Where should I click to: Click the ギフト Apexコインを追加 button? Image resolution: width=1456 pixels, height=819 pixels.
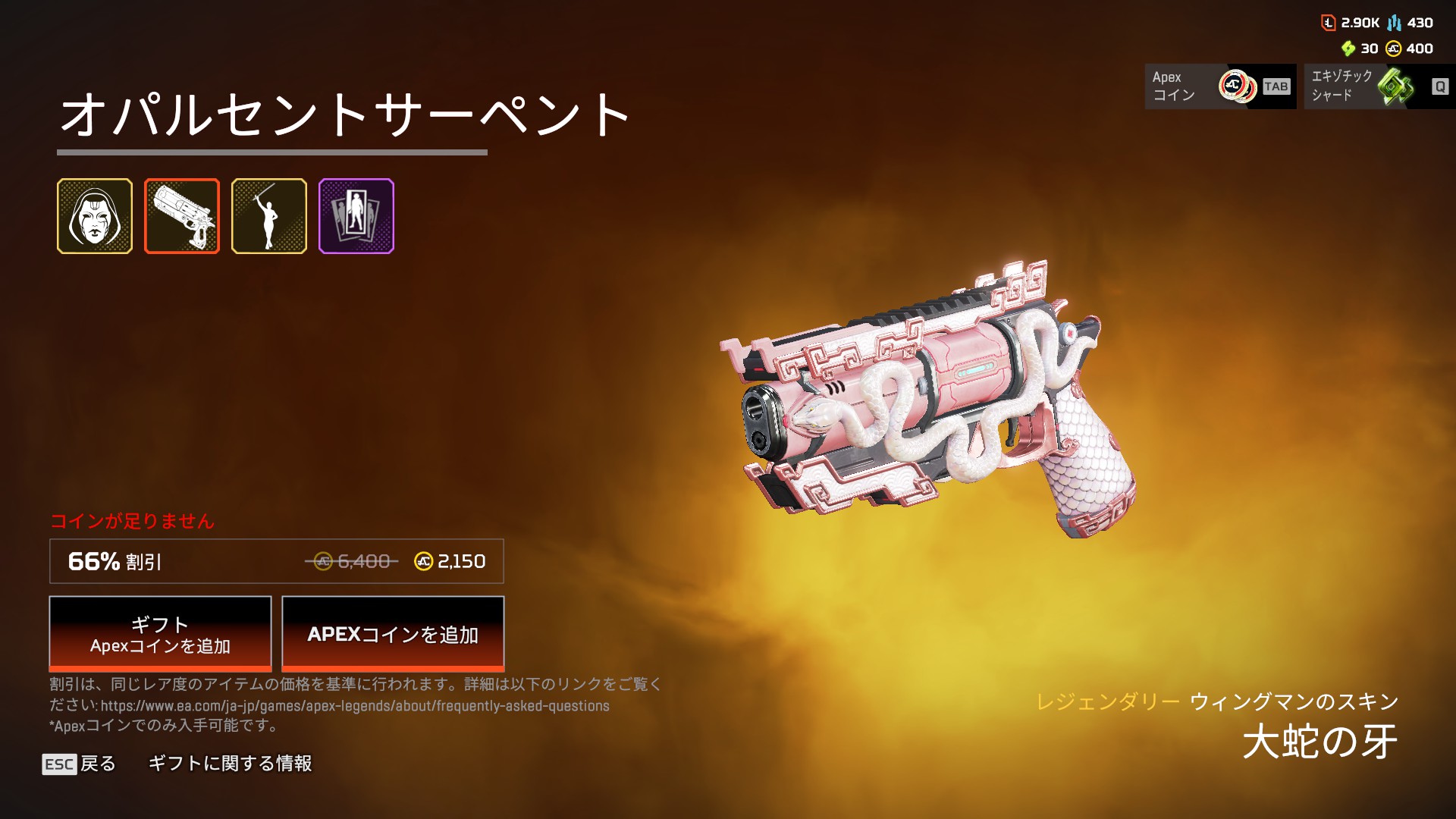point(160,634)
